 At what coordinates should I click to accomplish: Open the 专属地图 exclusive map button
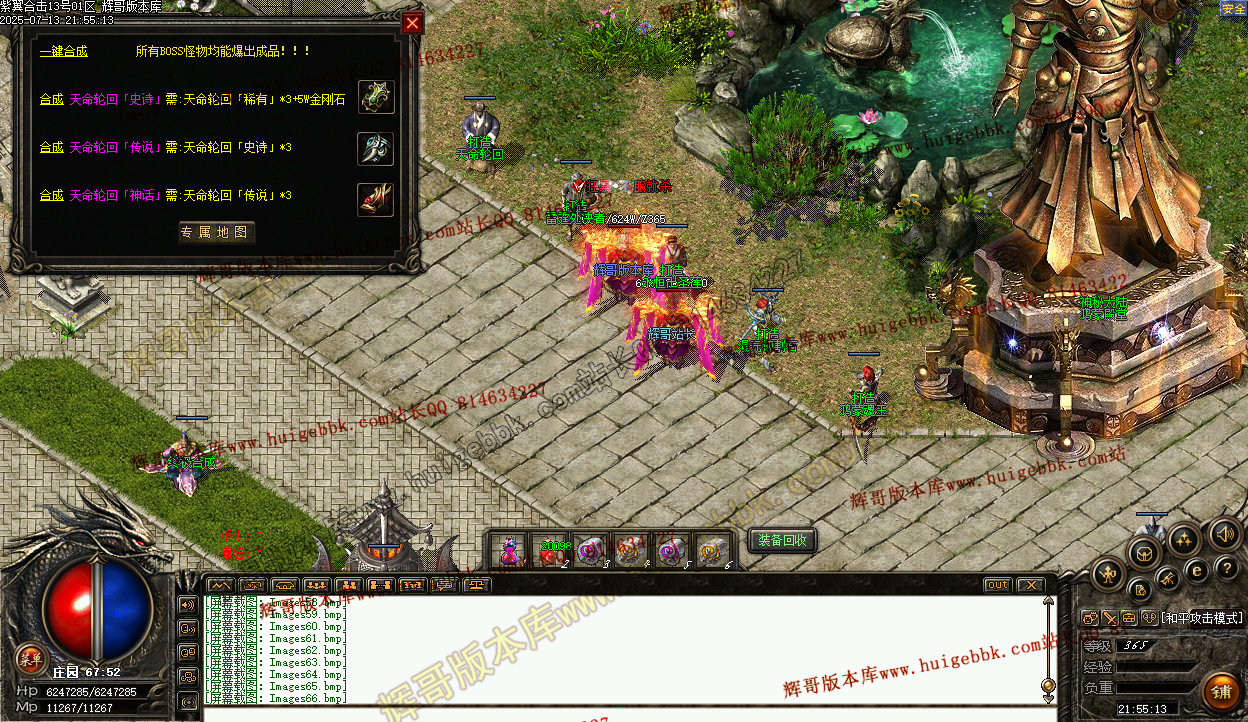216,233
